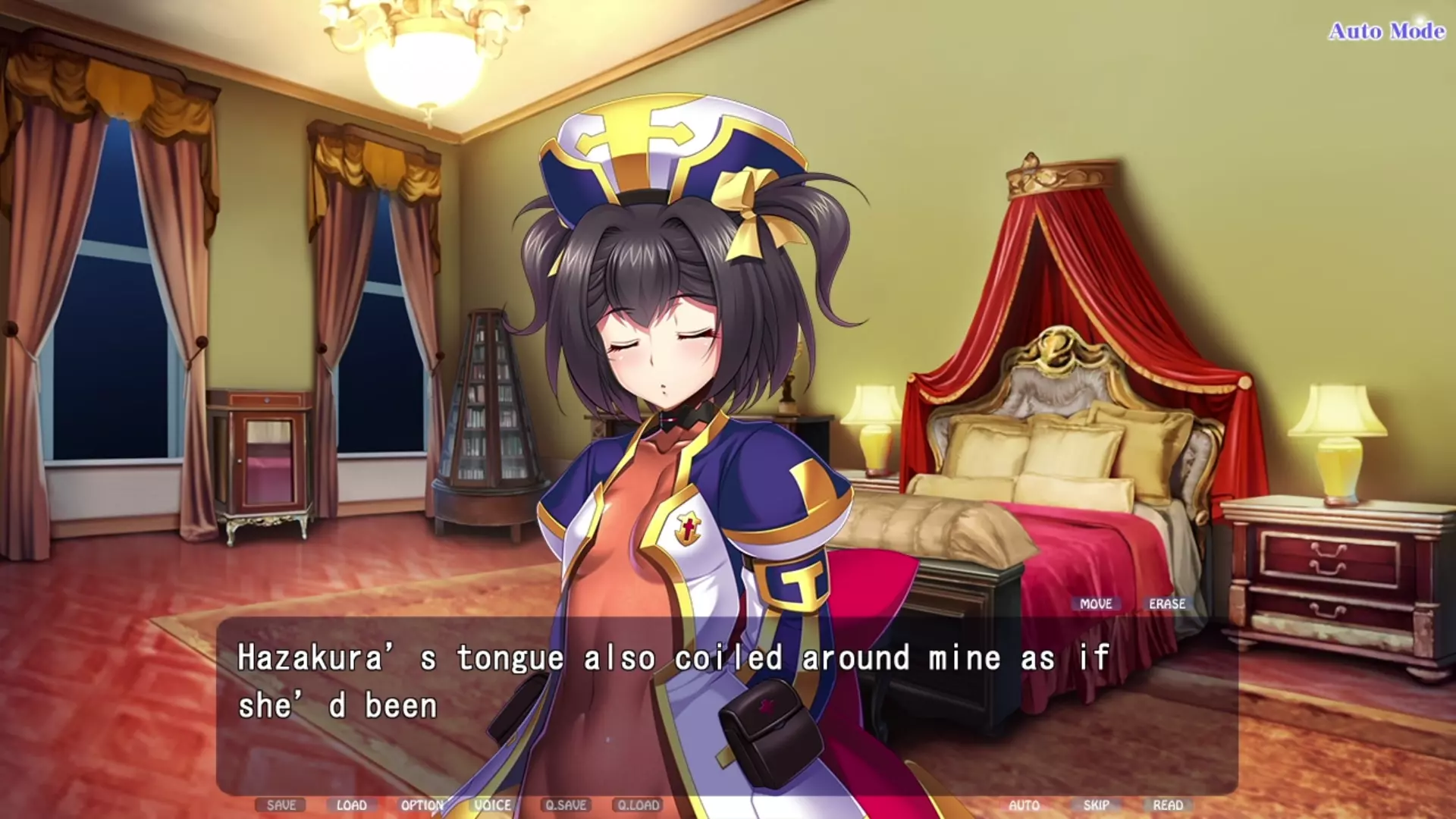1456x819 pixels.
Task: Replay the line with VOICE button
Action: click(x=493, y=805)
